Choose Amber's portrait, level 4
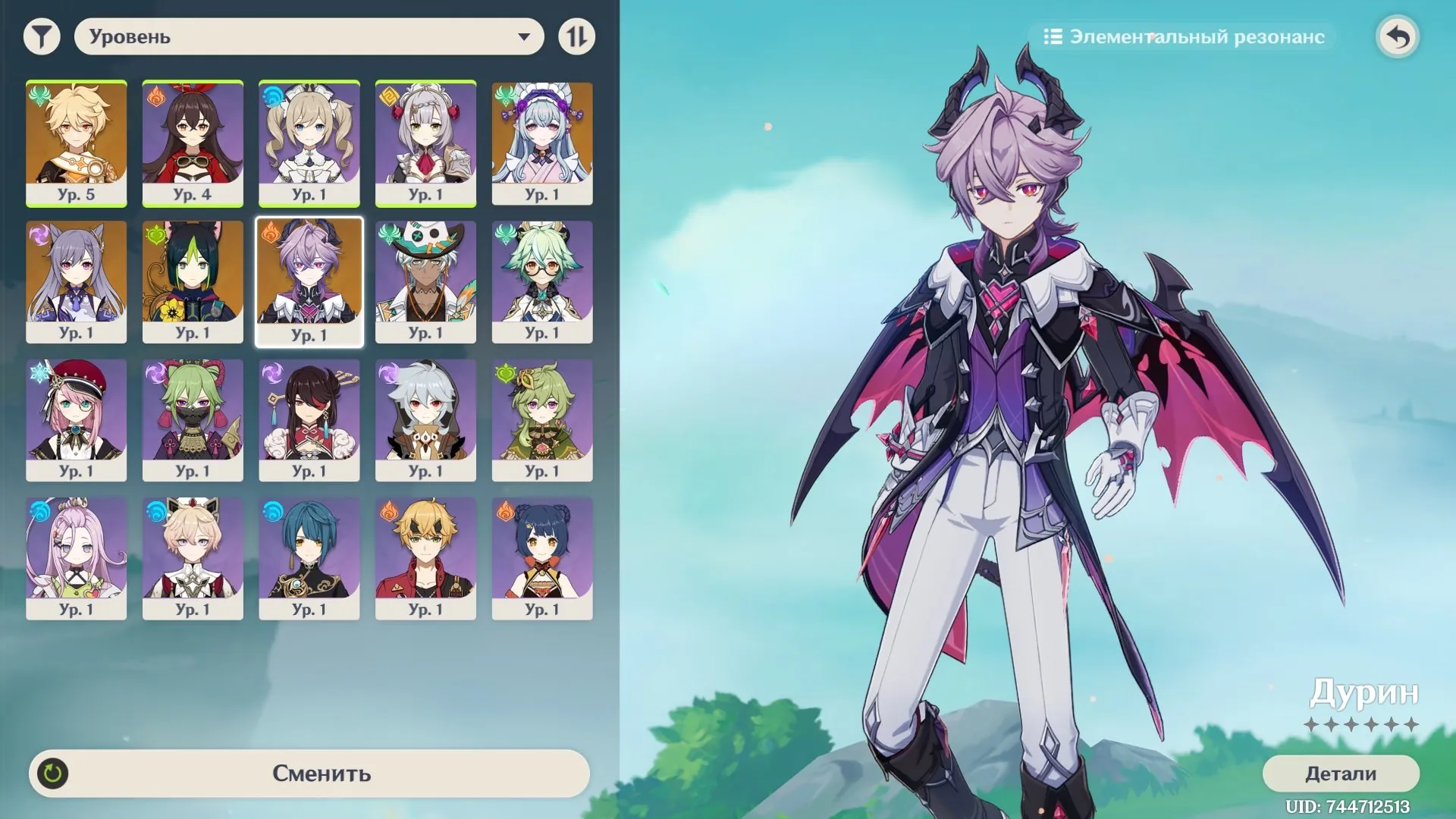 pyautogui.click(x=193, y=143)
